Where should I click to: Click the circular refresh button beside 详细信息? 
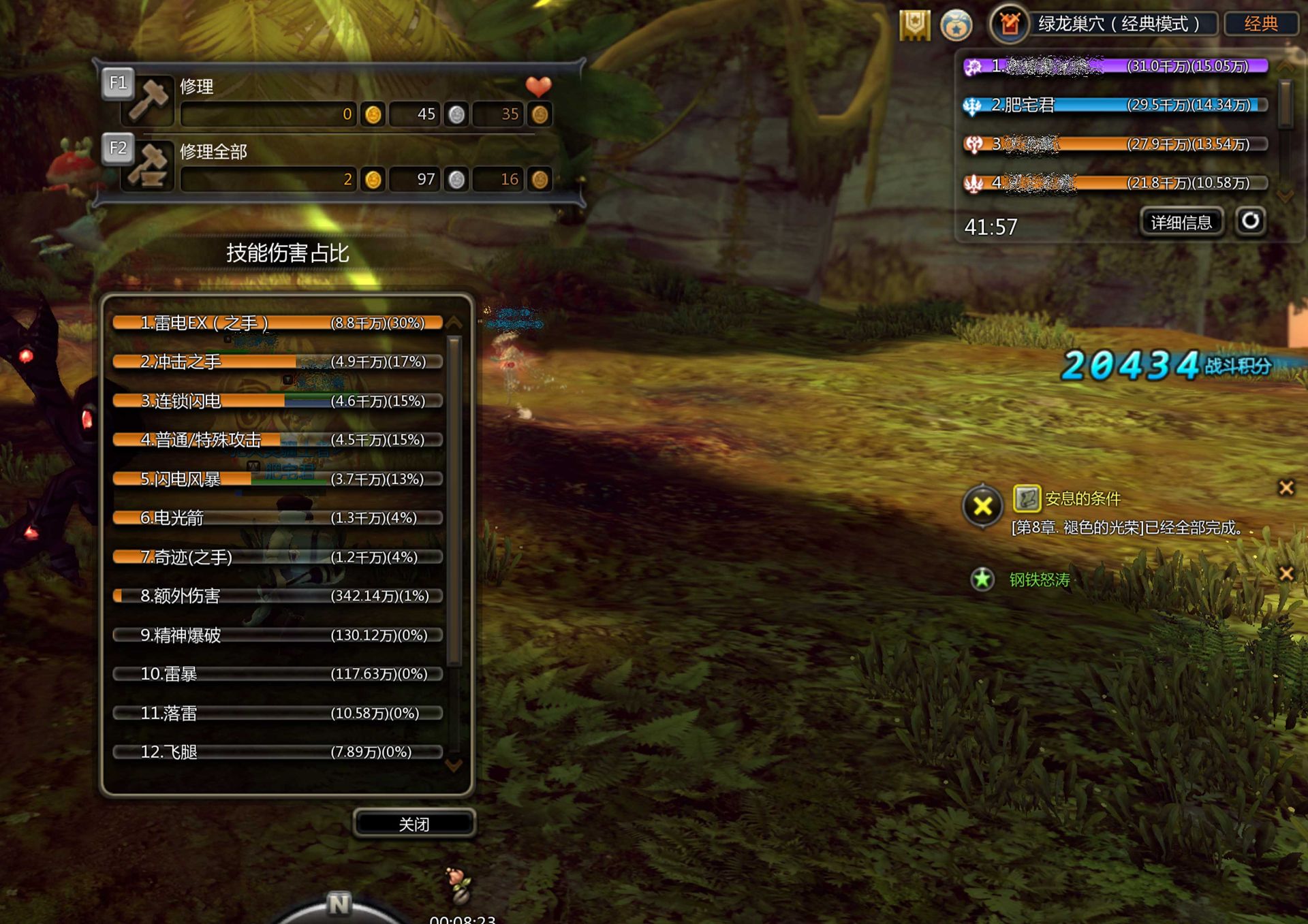[1250, 221]
